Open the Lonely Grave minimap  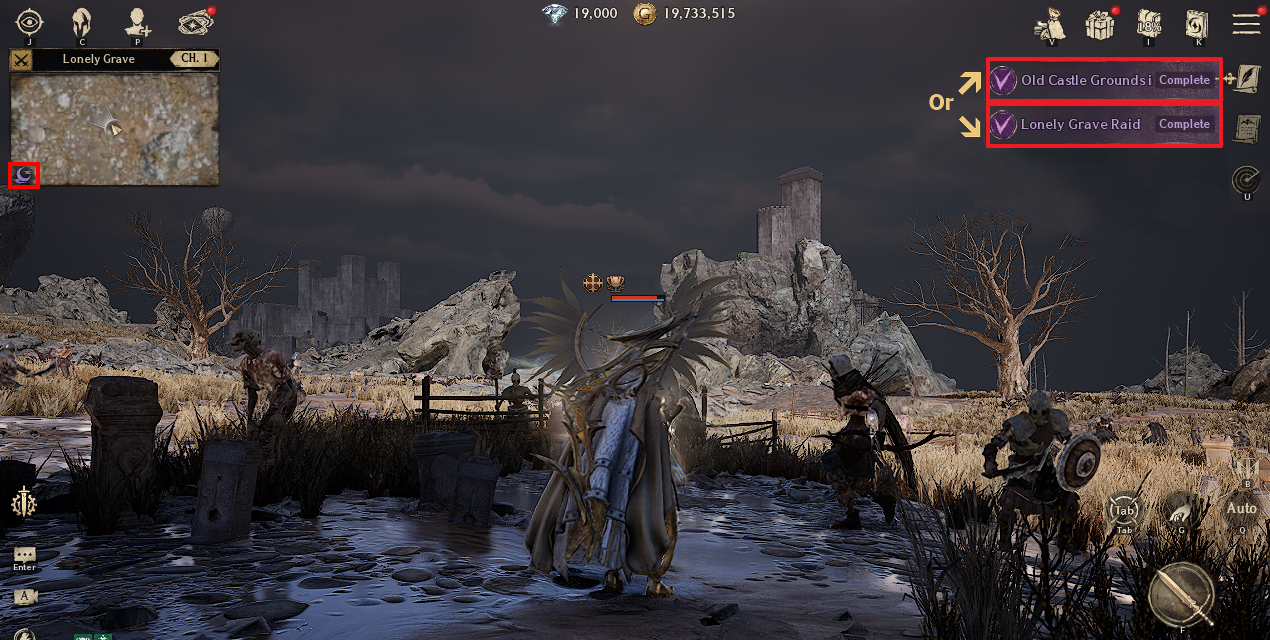coord(114,128)
